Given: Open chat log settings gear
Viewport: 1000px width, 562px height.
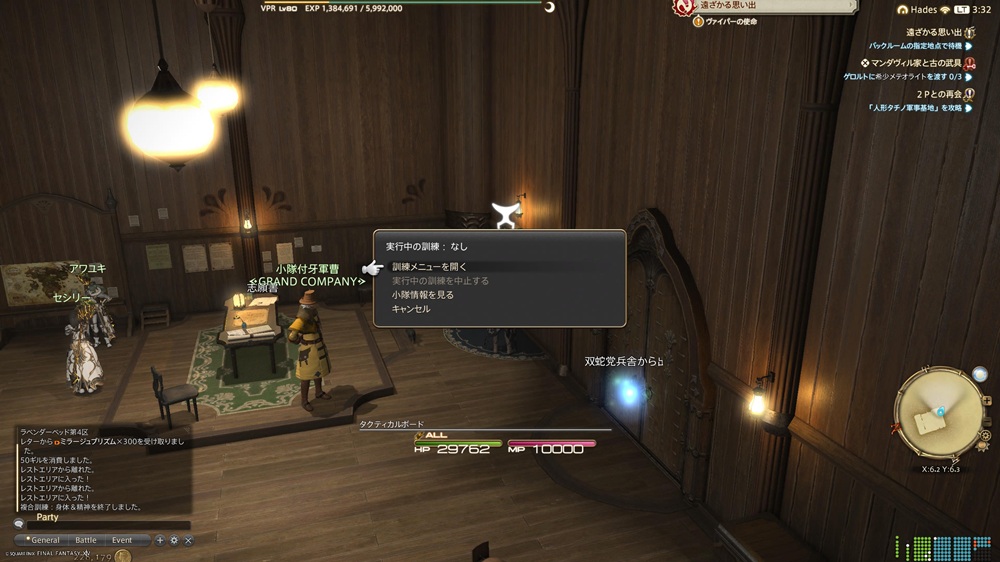Looking at the screenshot, I should click(174, 540).
